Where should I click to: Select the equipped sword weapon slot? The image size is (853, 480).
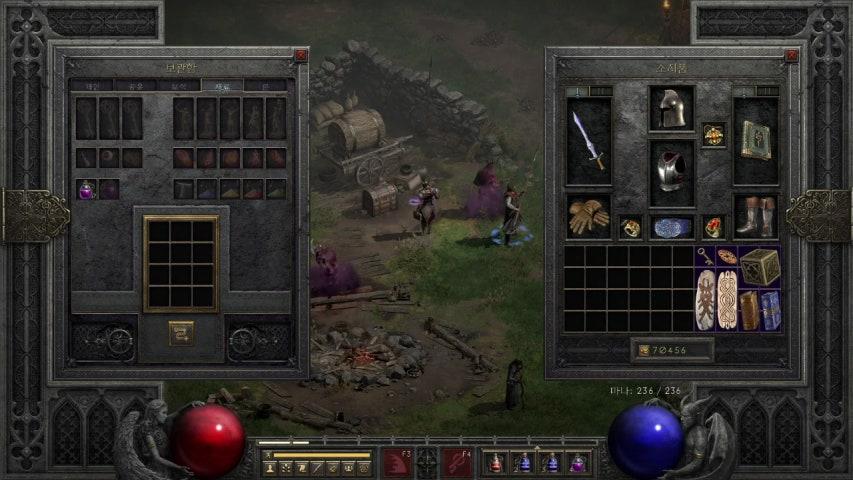click(x=588, y=141)
